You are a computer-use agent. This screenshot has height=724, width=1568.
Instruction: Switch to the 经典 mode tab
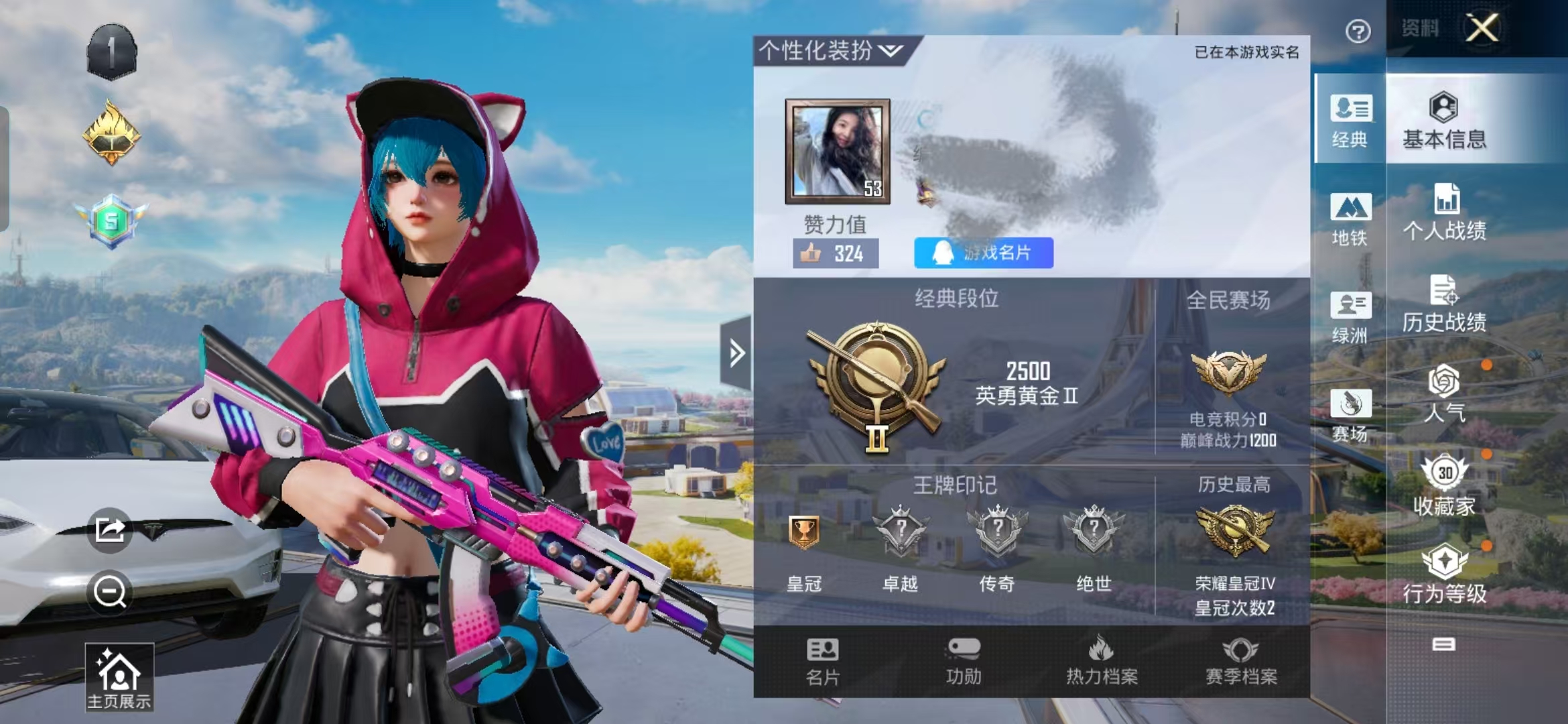pos(1350,121)
